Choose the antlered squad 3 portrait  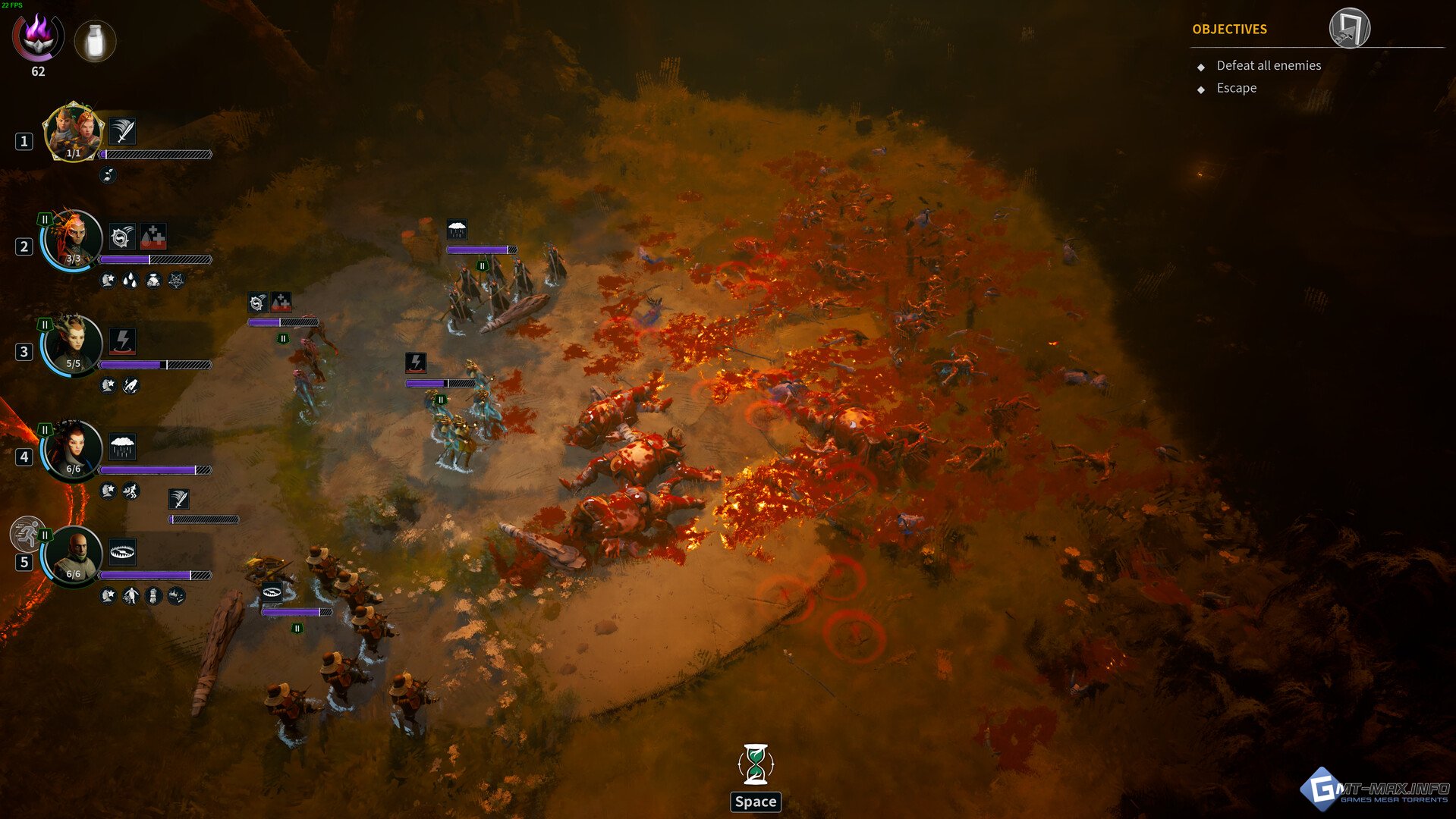coord(73,344)
